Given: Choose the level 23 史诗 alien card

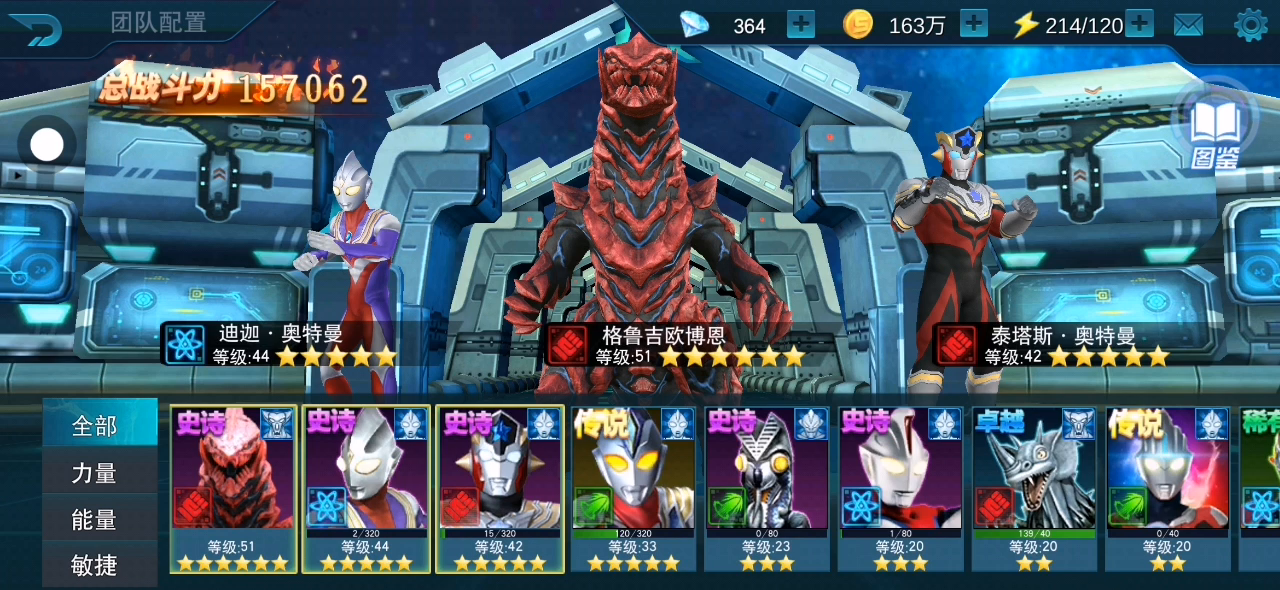Looking at the screenshot, I should coord(767,488).
